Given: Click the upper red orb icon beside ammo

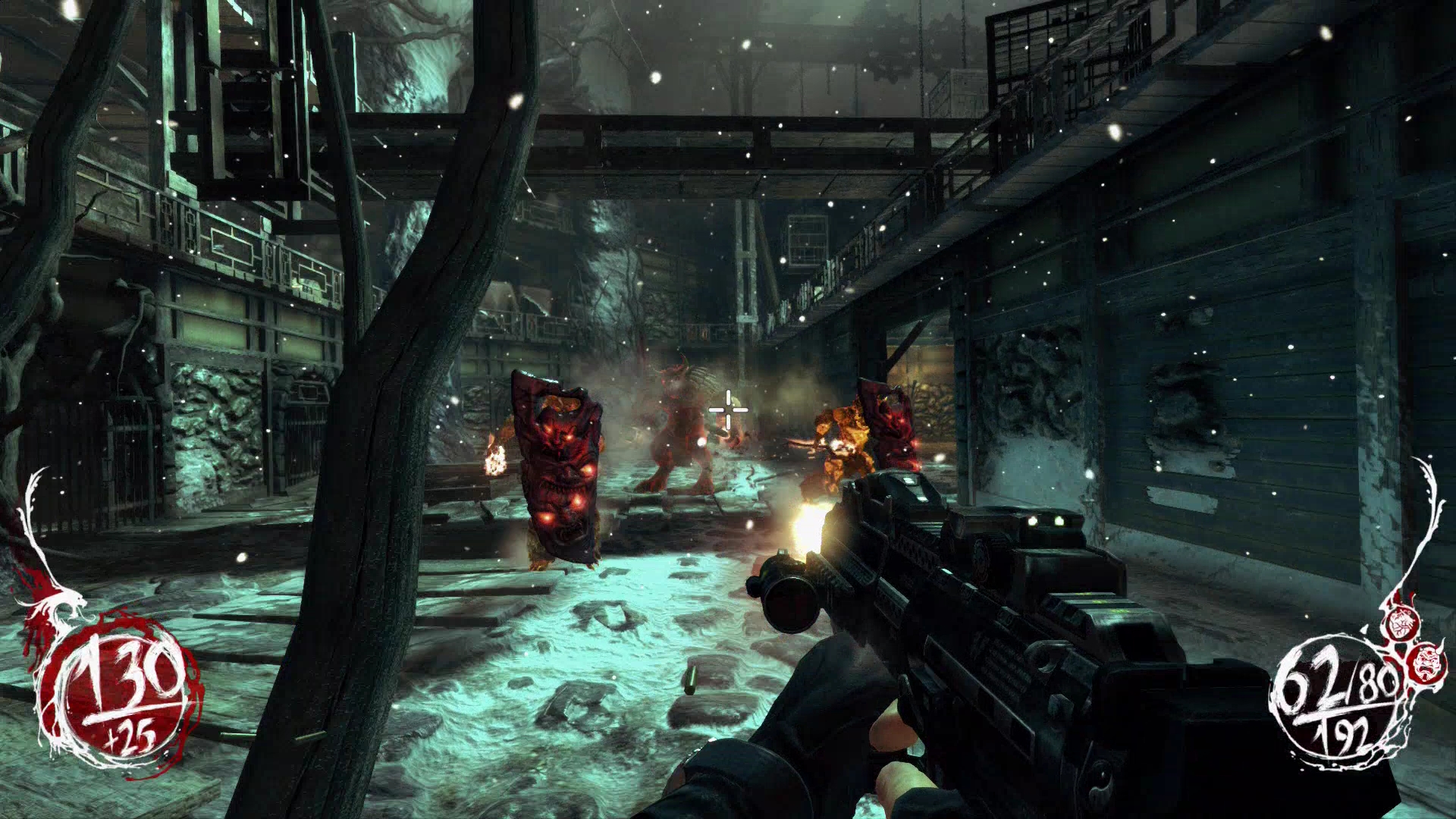Looking at the screenshot, I should point(1401,623).
